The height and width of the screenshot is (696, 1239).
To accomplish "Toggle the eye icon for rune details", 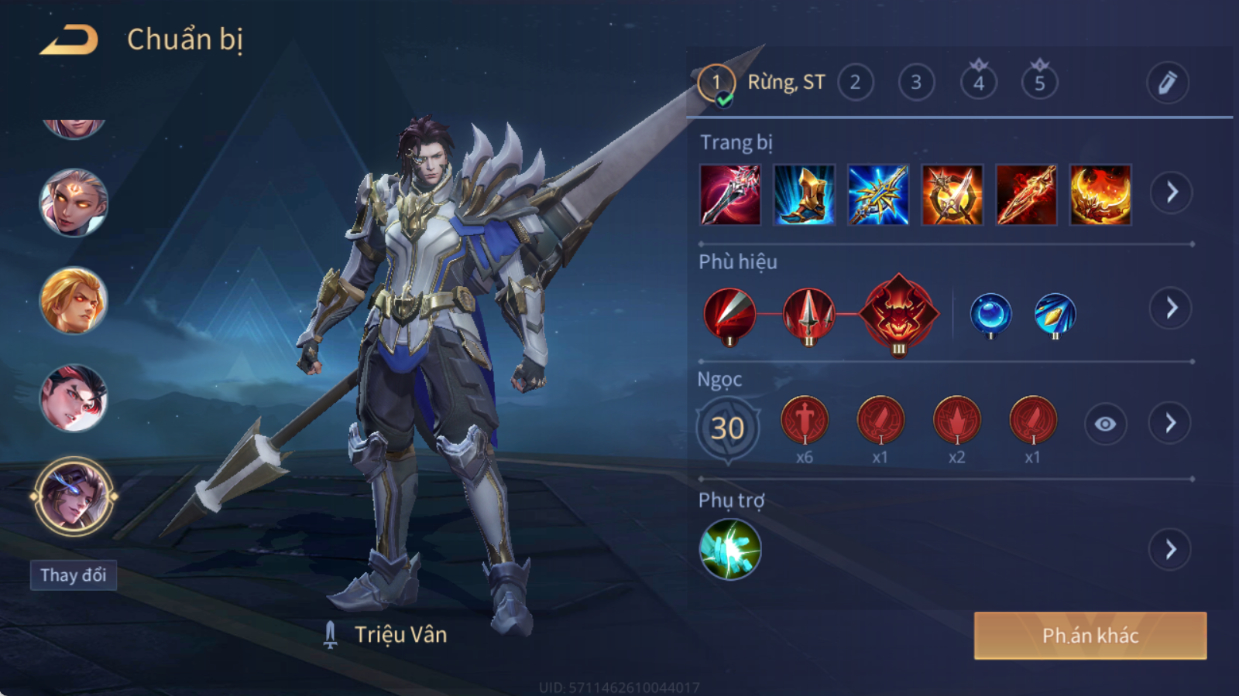I will (1105, 424).
